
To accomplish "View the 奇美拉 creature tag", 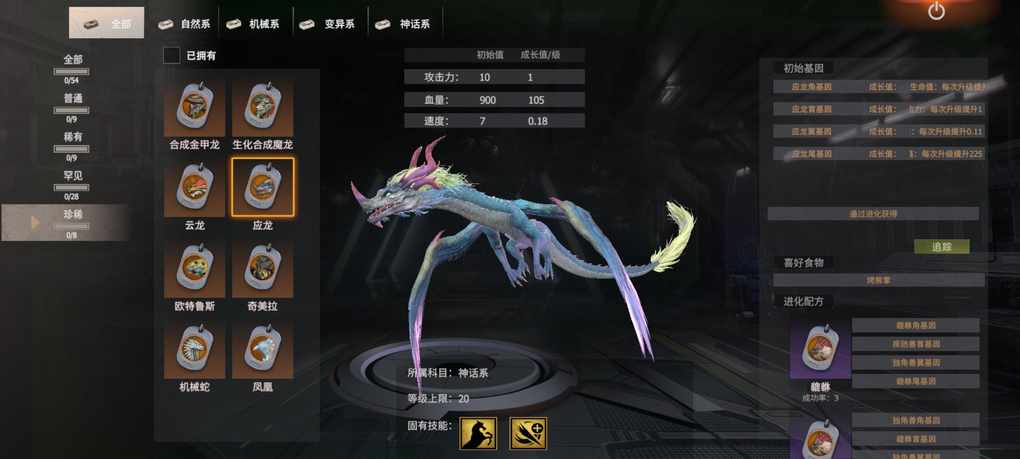I will [x=262, y=268].
